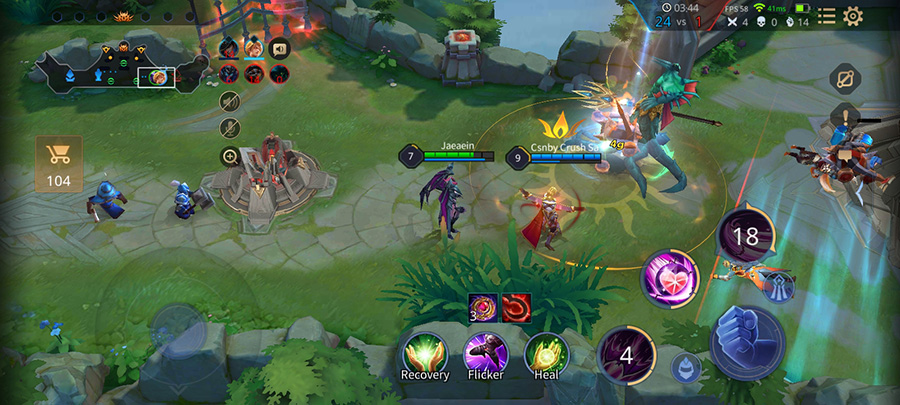Select the ability on 18-second cooldown
The height and width of the screenshot is (405, 900).
[746, 238]
